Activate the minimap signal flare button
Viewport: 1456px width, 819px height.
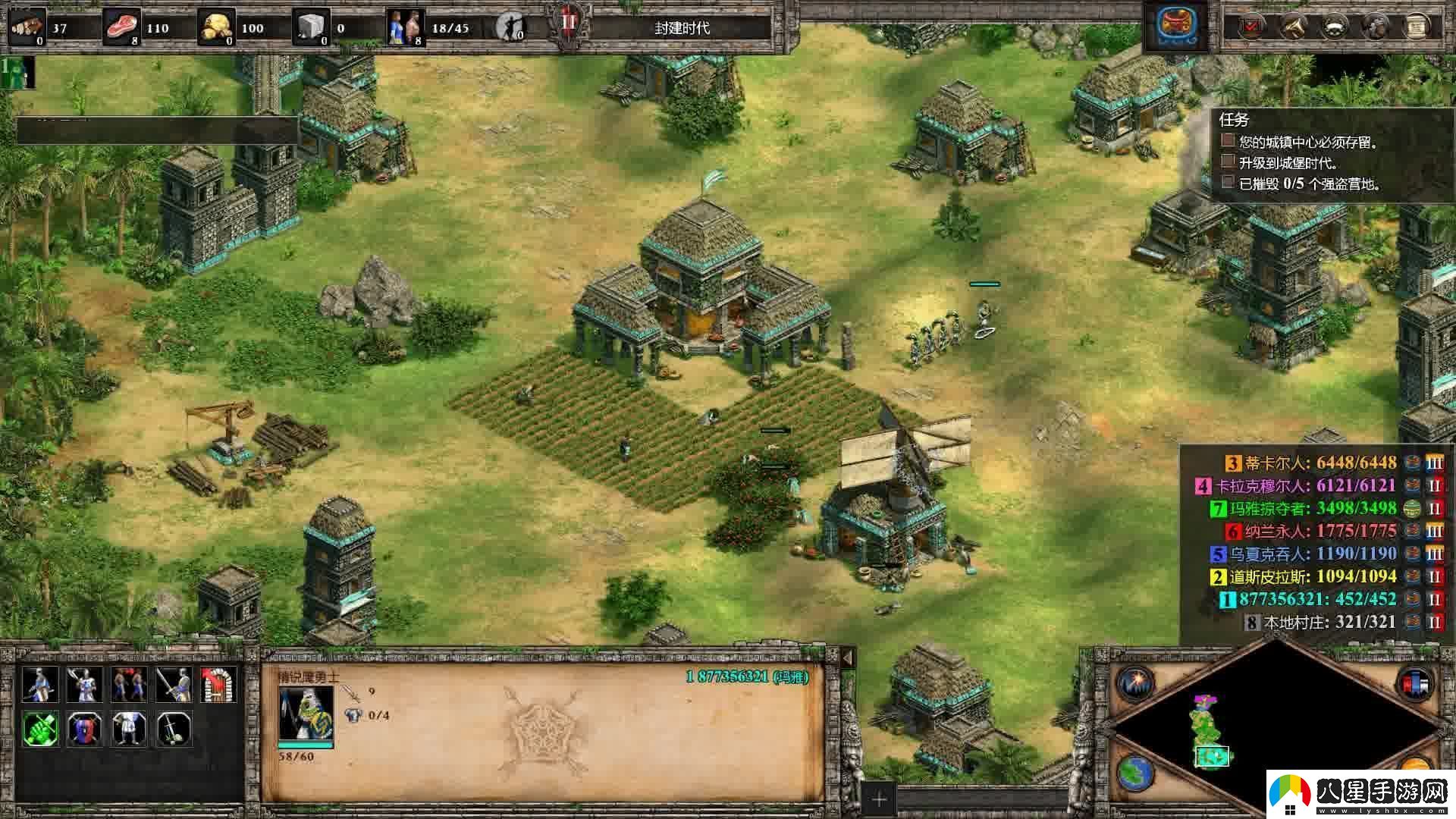coord(1135,682)
